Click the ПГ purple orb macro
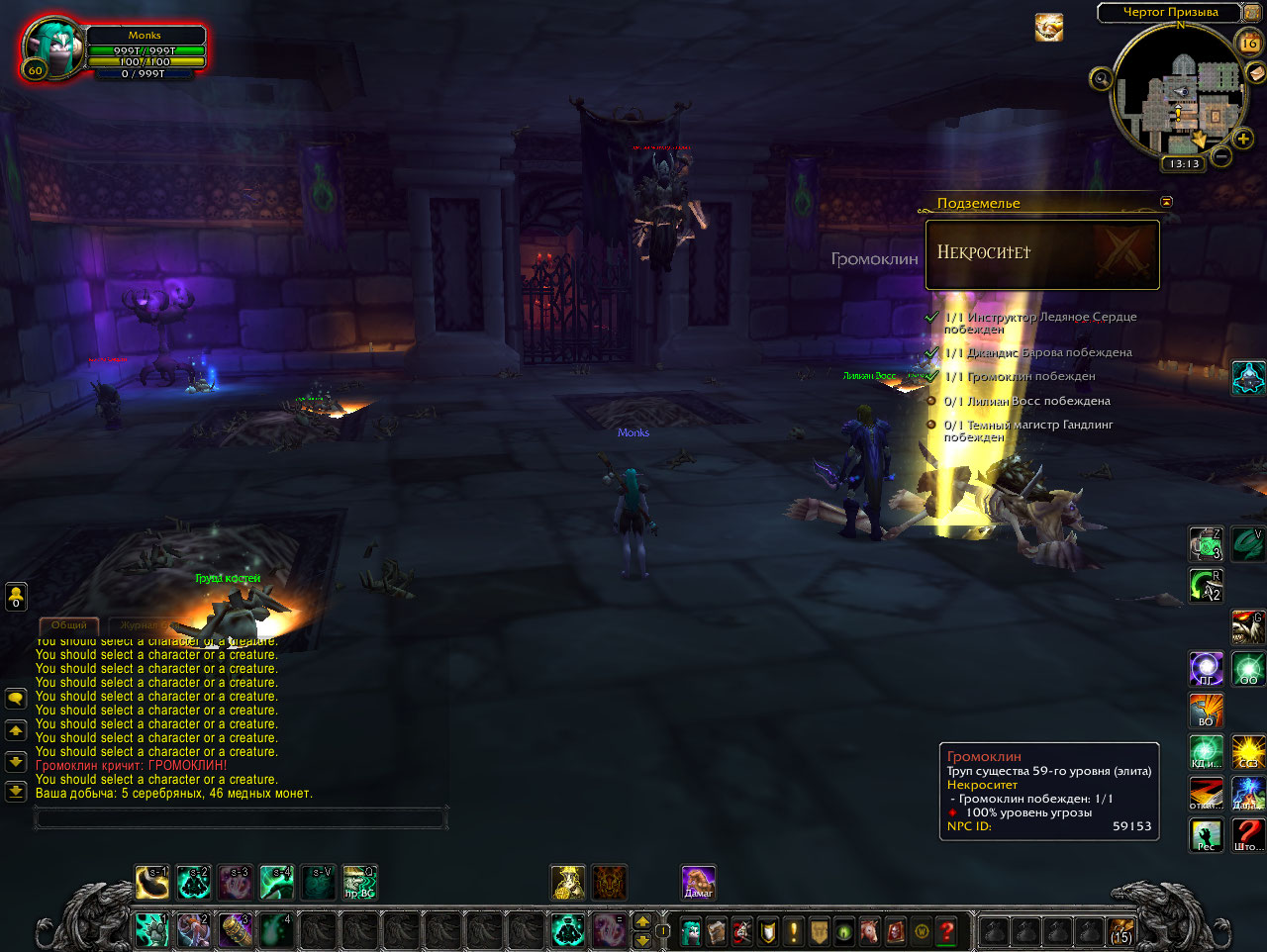Screen dimensions: 1267x952 pos(1206,669)
